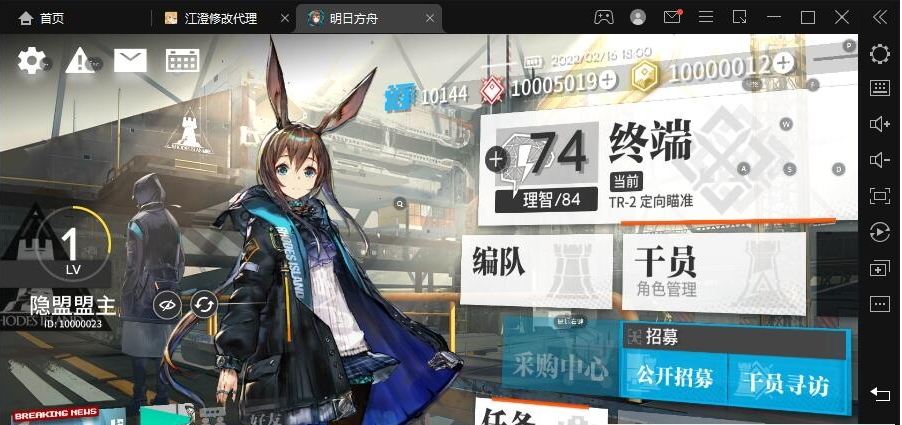The width and height of the screenshot is (902, 425).
Task: Select 干员寻访 headhunting
Action: tap(787, 380)
